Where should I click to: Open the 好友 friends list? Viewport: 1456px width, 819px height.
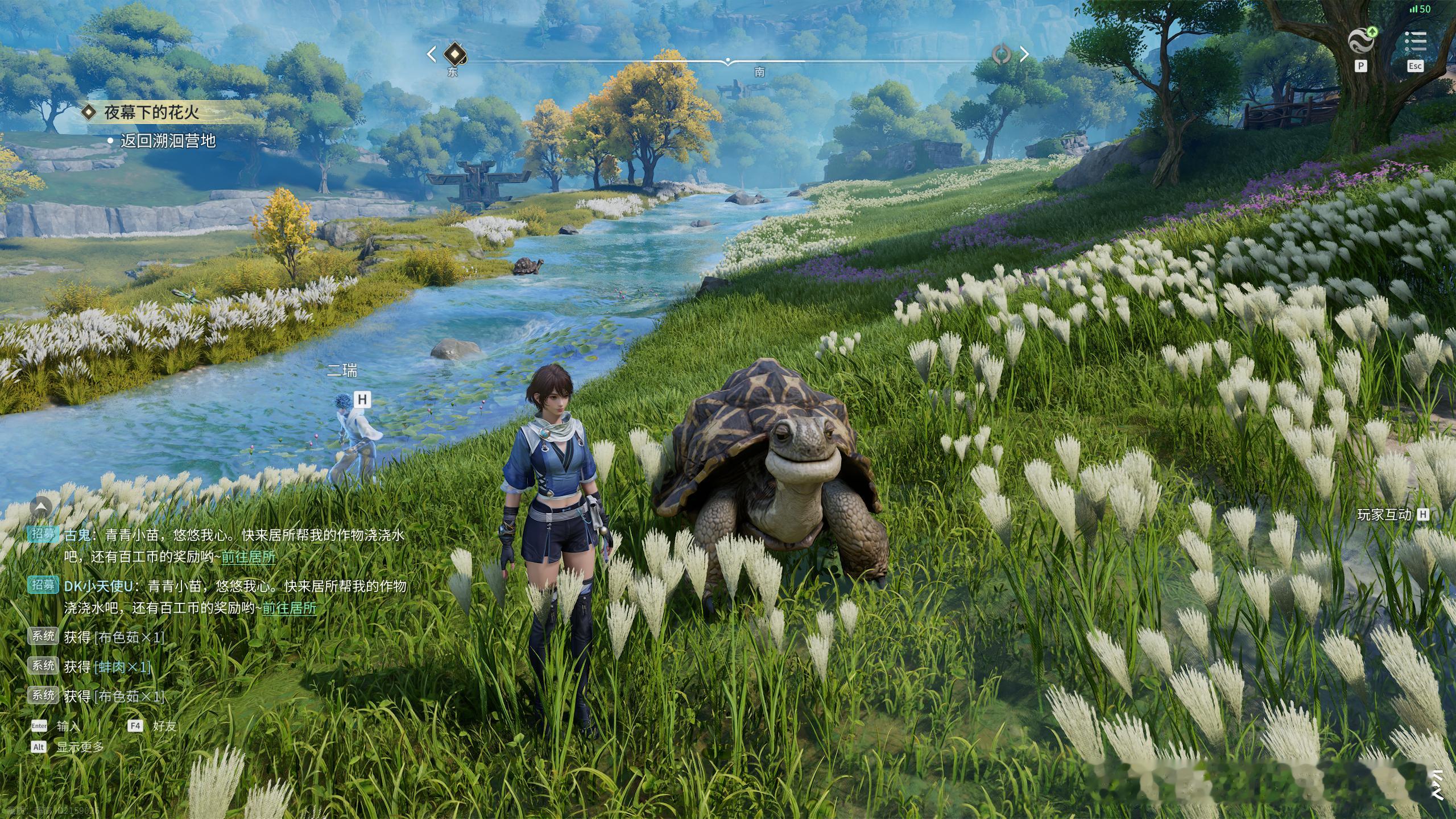tap(164, 726)
